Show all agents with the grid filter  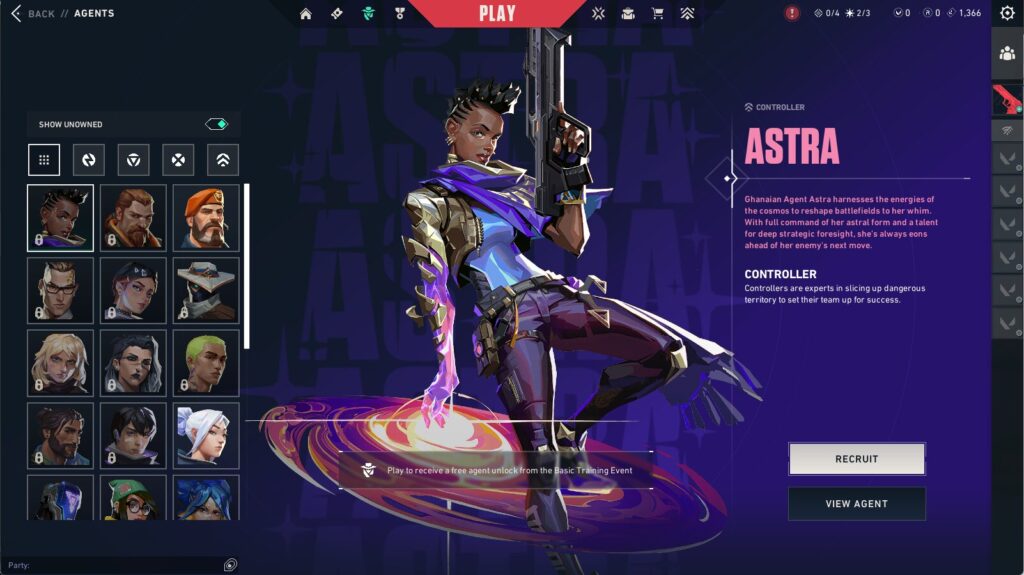tap(44, 160)
